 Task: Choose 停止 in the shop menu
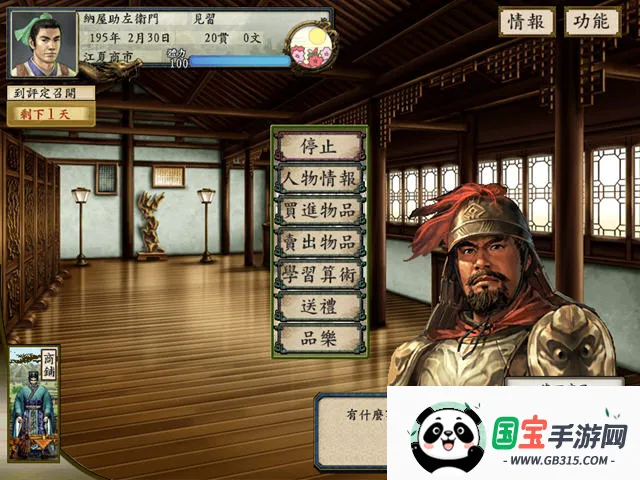(318, 146)
